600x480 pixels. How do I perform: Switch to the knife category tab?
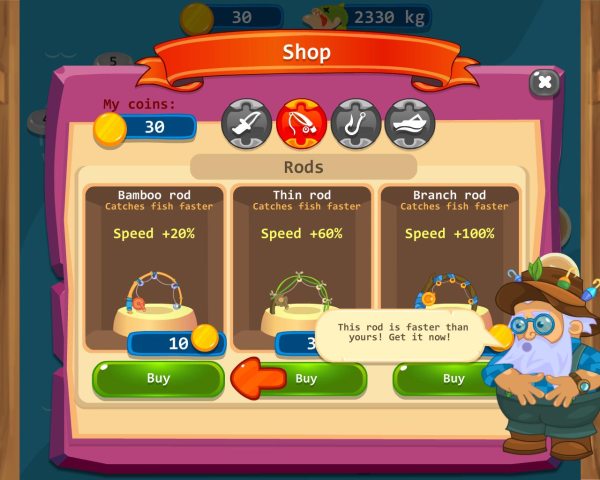247,122
